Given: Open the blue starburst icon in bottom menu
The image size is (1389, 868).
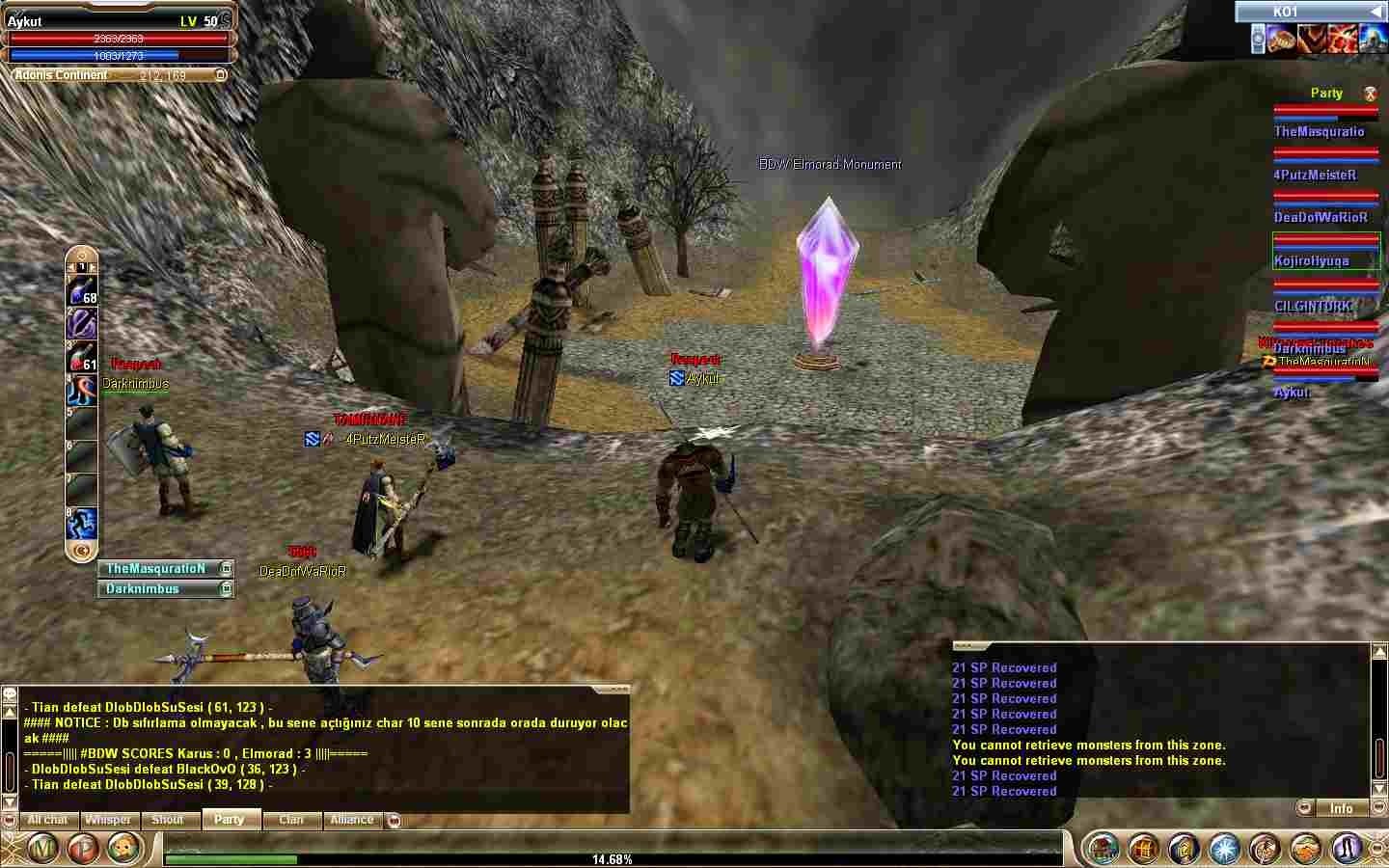Looking at the screenshot, I should click(x=1224, y=849).
